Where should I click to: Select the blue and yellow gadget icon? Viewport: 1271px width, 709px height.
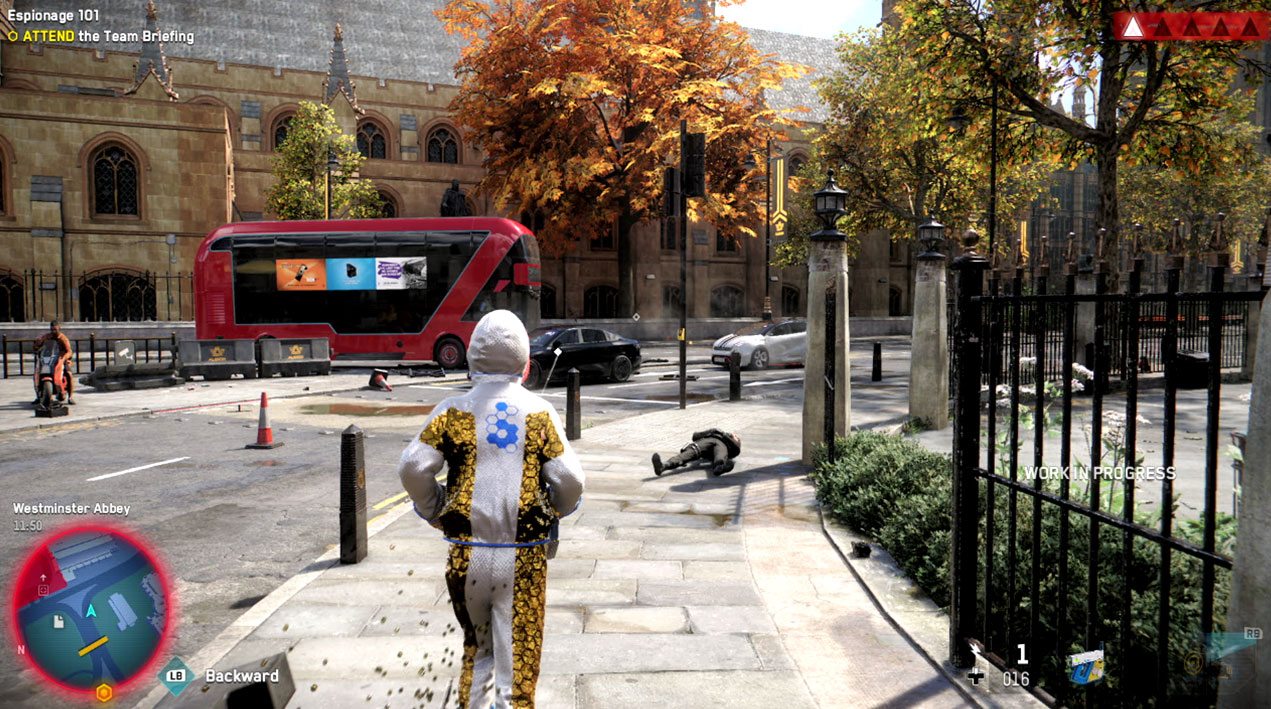pos(1084,665)
